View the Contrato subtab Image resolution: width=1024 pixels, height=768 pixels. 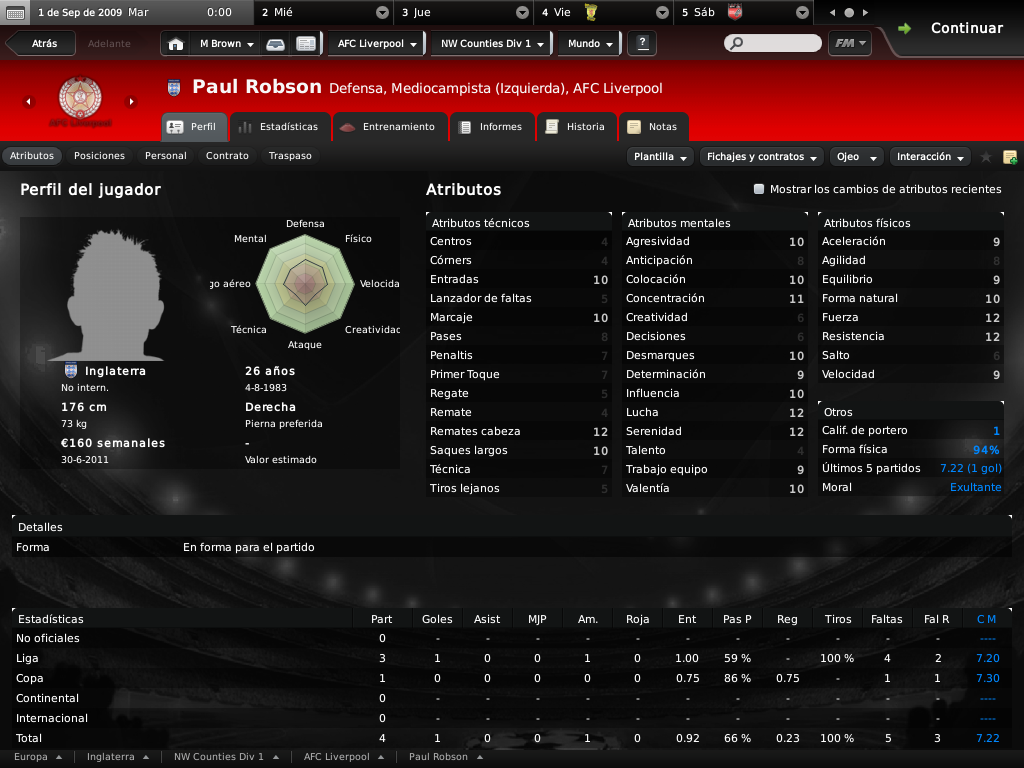pyautogui.click(x=227, y=156)
